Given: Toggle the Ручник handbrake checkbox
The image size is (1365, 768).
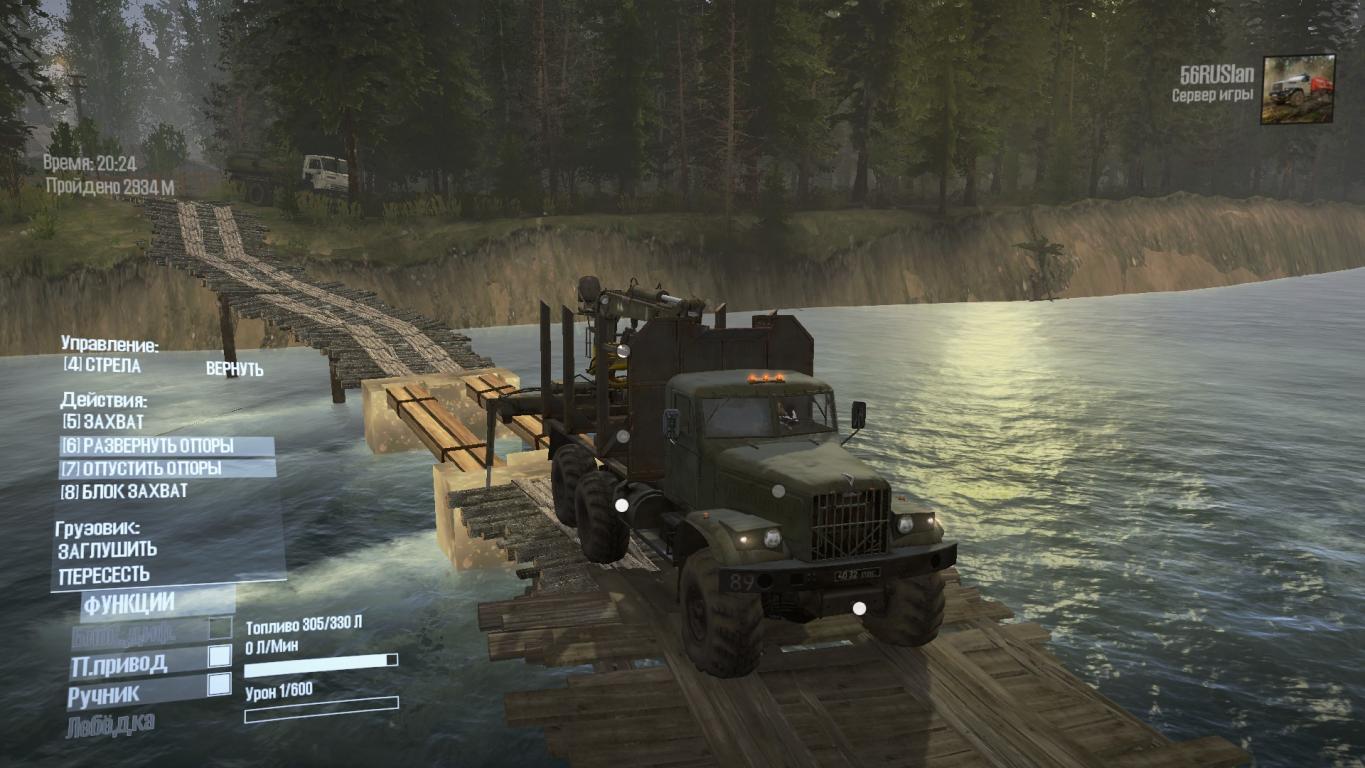Looking at the screenshot, I should [219, 685].
